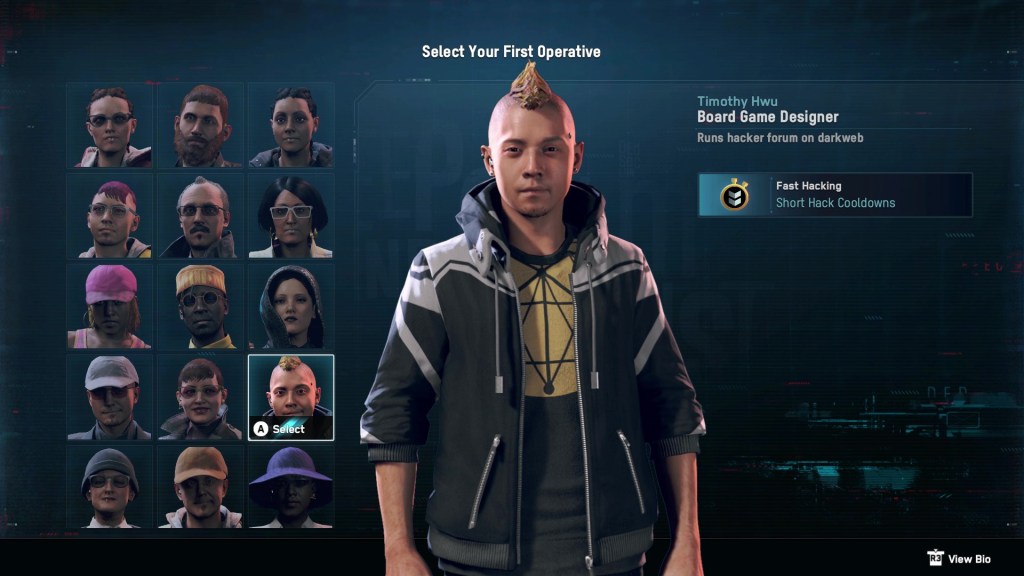Select the red-haired bearded man portrait
1024x576 pixels.
[x=200, y=125]
